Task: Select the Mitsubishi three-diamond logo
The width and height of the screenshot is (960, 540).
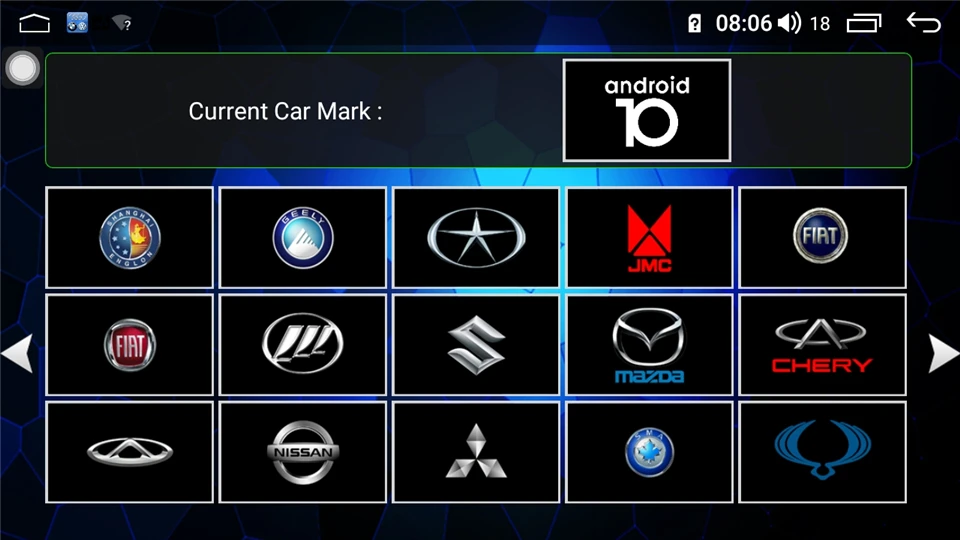Action: tap(475, 452)
